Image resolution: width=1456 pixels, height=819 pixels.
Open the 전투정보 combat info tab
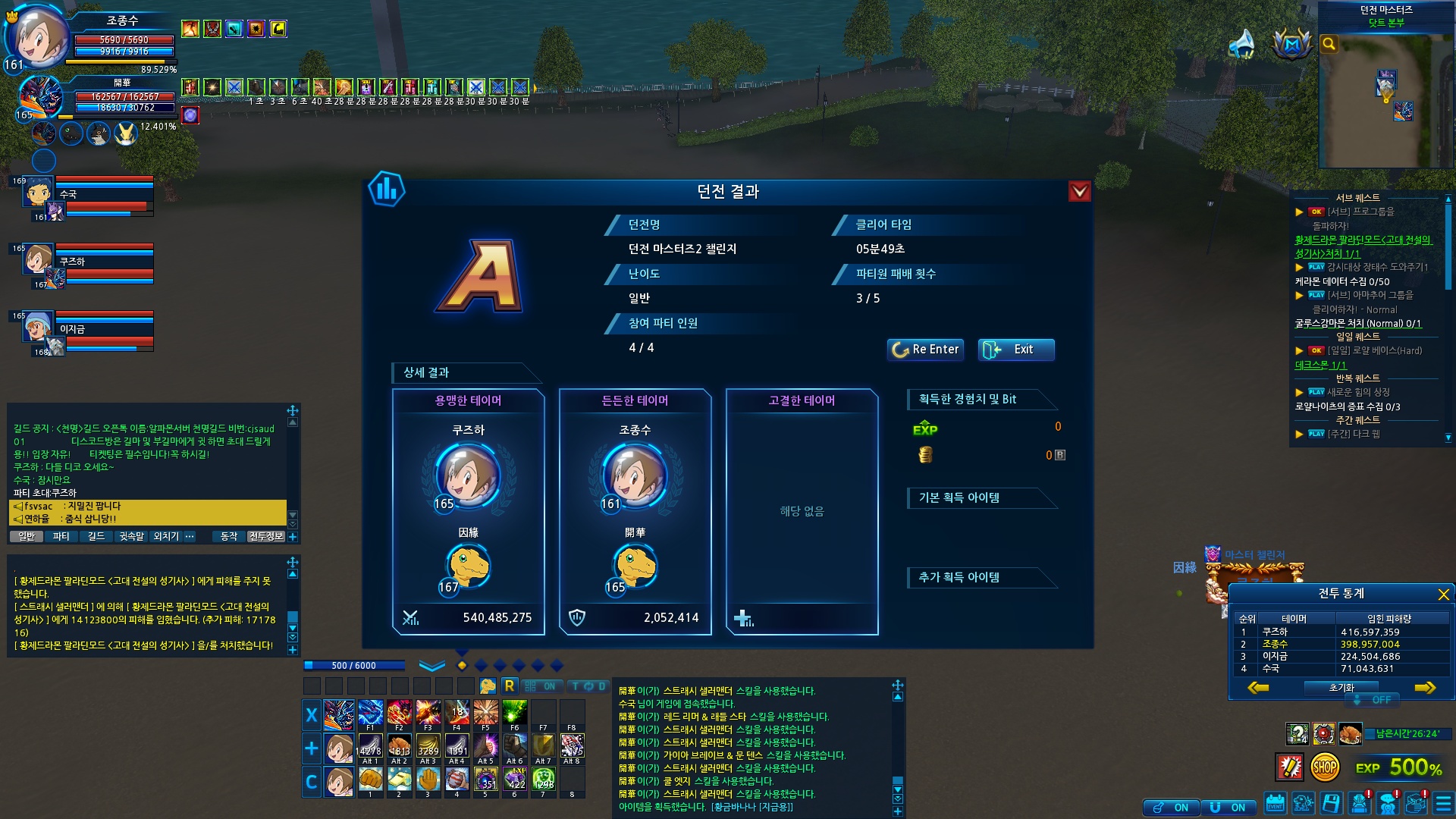pos(265,537)
